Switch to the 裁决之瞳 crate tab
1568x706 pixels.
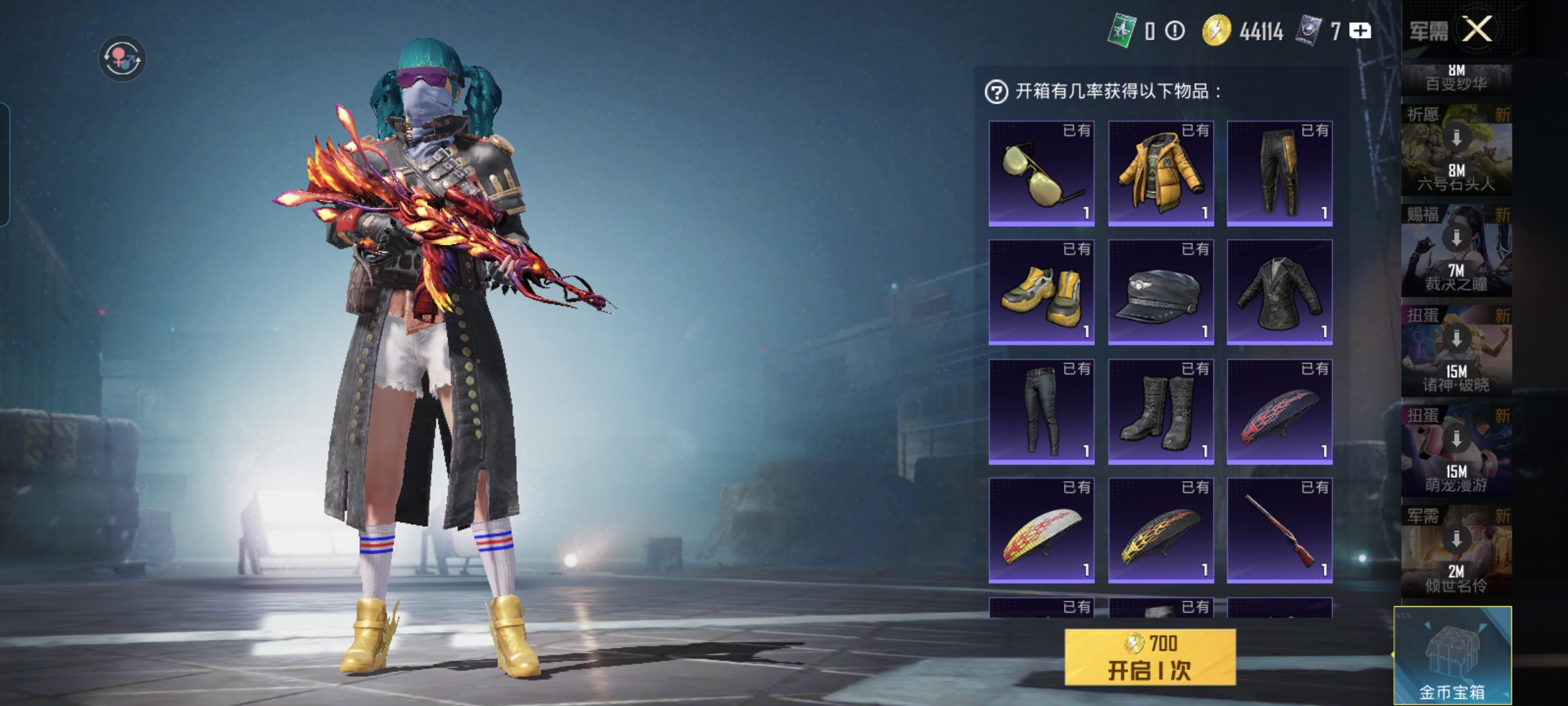click(x=1456, y=250)
